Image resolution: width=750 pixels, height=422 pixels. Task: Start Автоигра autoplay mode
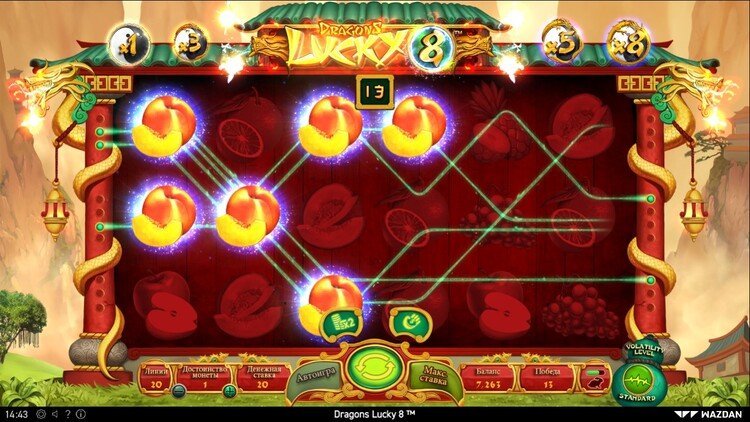(x=317, y=378)
